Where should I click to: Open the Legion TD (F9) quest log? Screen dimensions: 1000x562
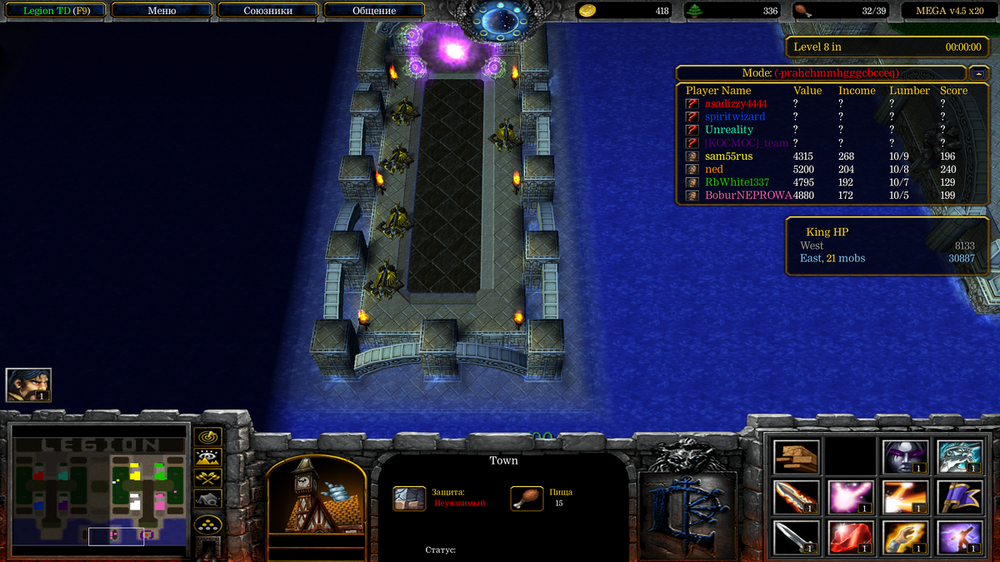[54, 11]
